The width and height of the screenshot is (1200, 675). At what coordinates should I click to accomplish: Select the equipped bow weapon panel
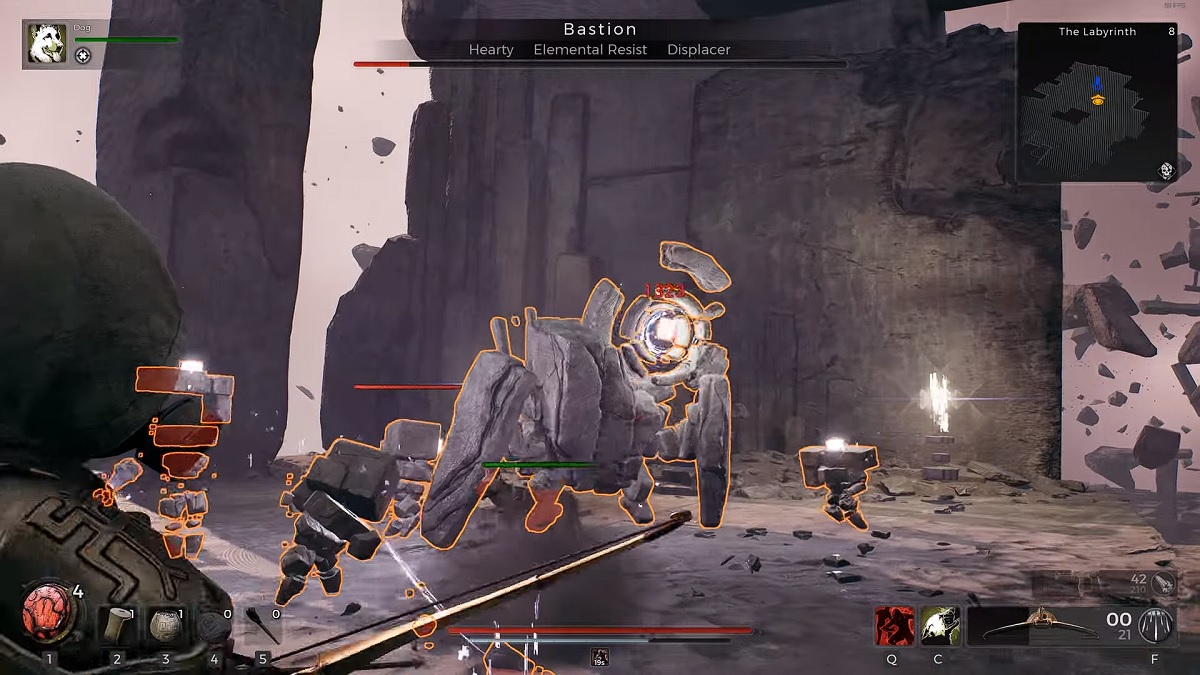click(1048, 626)
